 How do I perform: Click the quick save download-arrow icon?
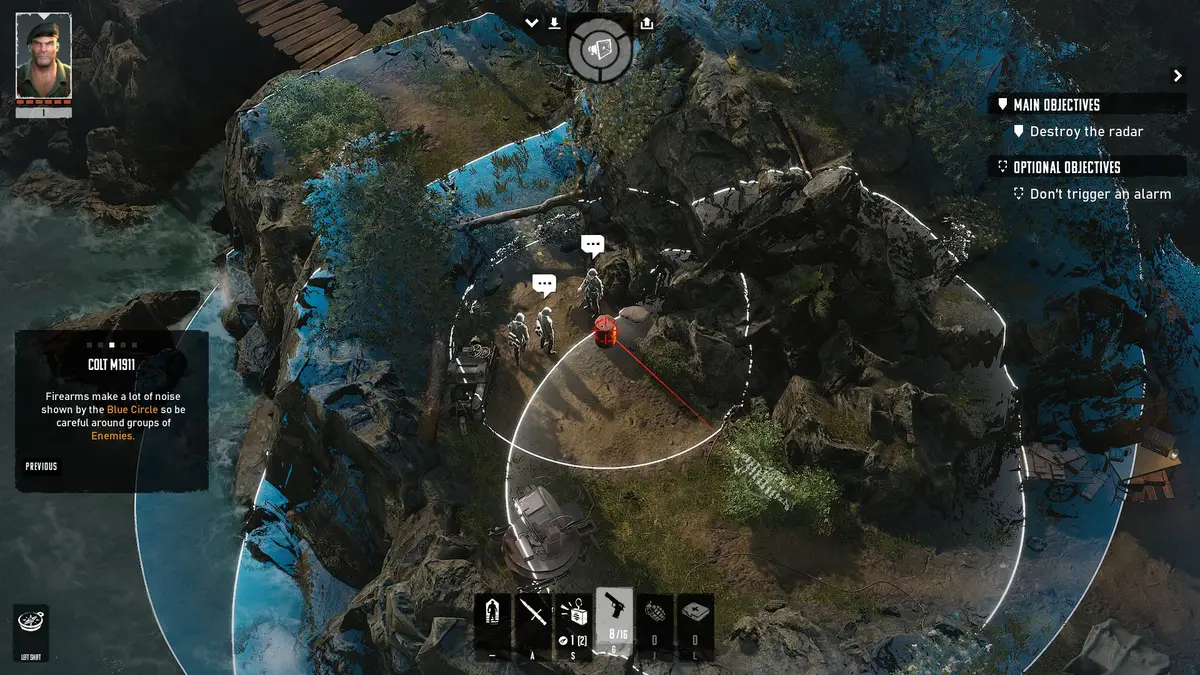point(554,23)
